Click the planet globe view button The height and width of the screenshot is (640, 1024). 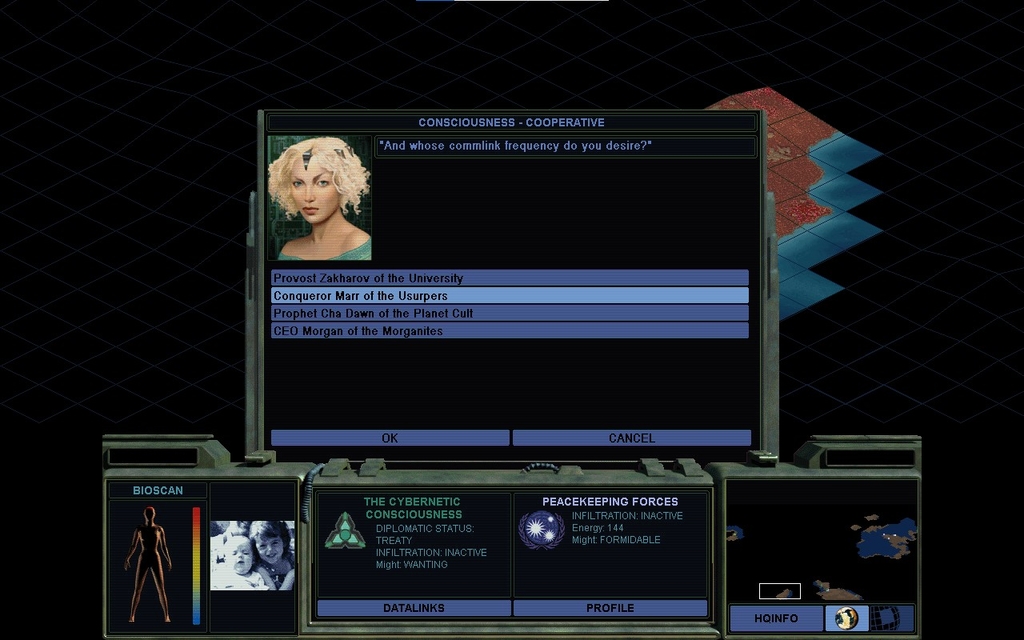click(x=846, y=619)
